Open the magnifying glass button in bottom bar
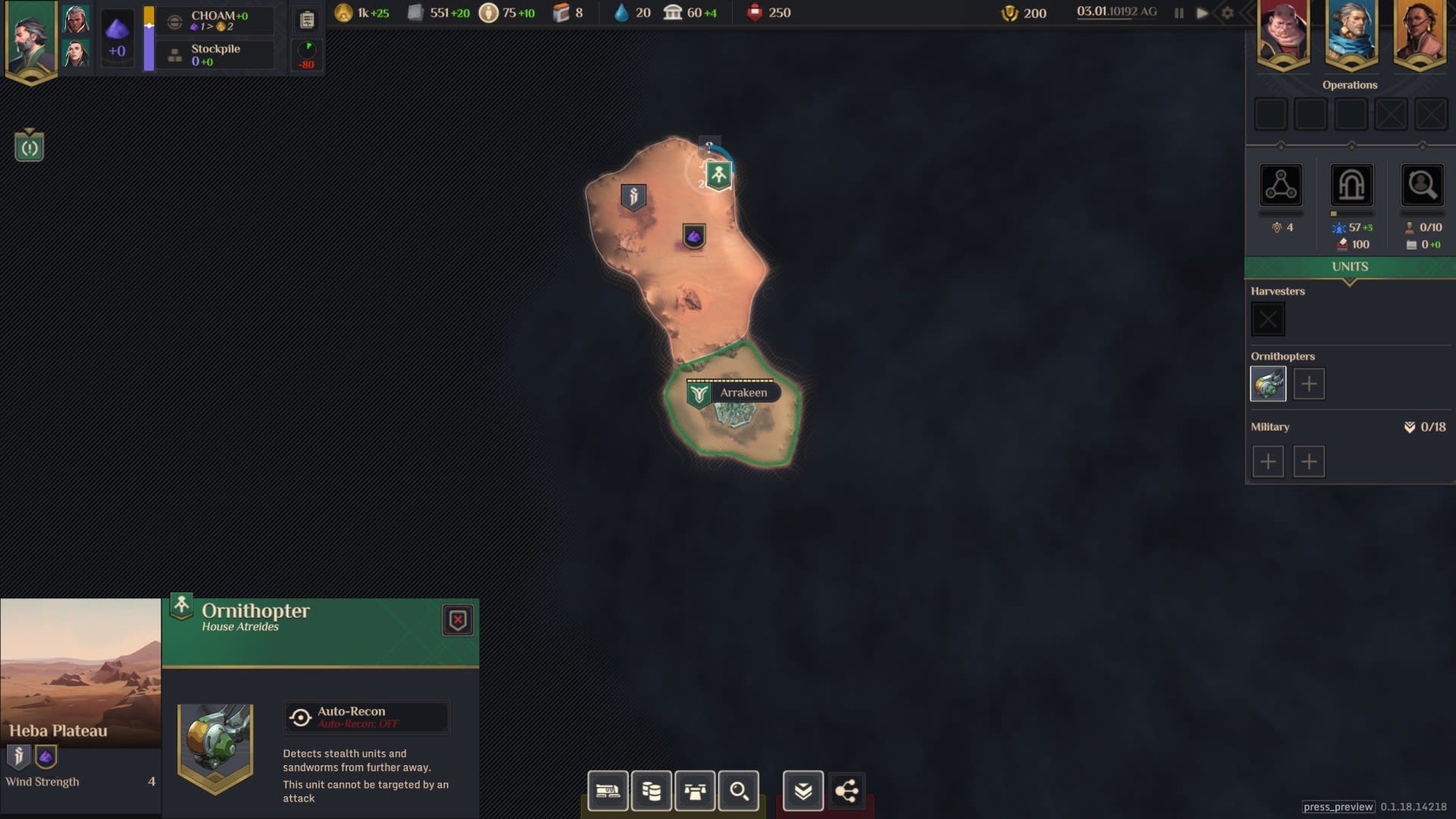The image size is (1456, 819). [739, 791]
